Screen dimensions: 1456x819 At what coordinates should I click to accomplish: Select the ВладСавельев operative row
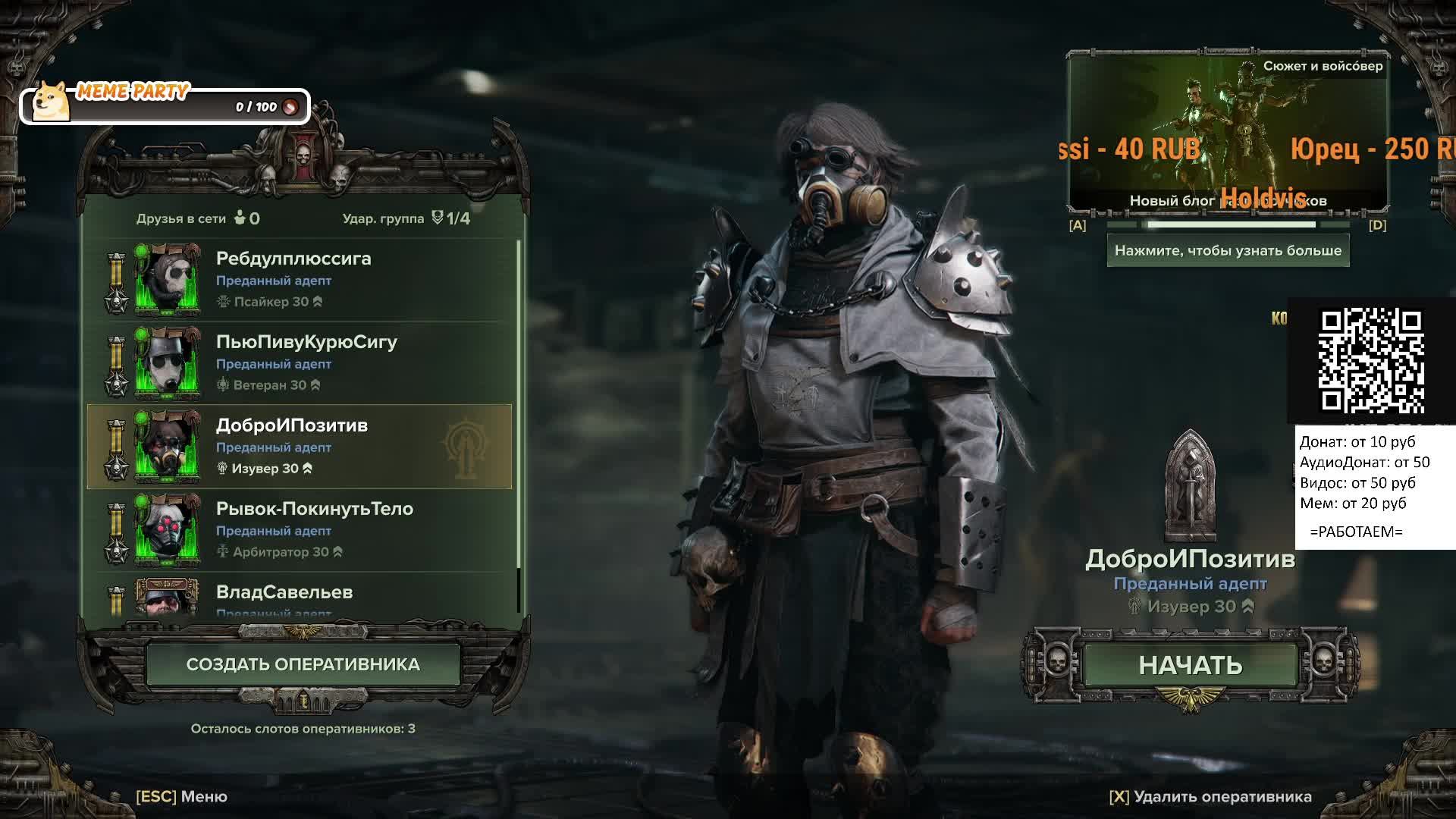pyautogui.click(x=300, y=596)
